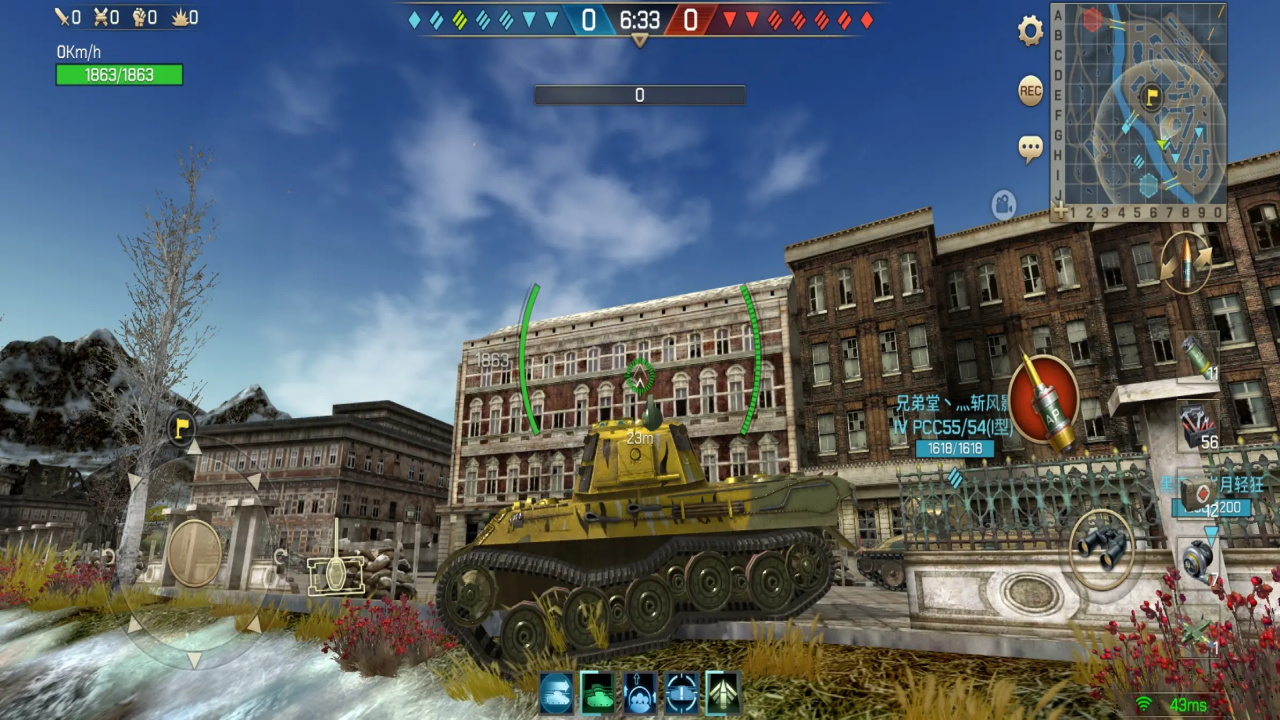This screenshot has width=1280, height=720.
Task: Switch shell type with the bullet swap icon
Action: (x=1186, y=262)
